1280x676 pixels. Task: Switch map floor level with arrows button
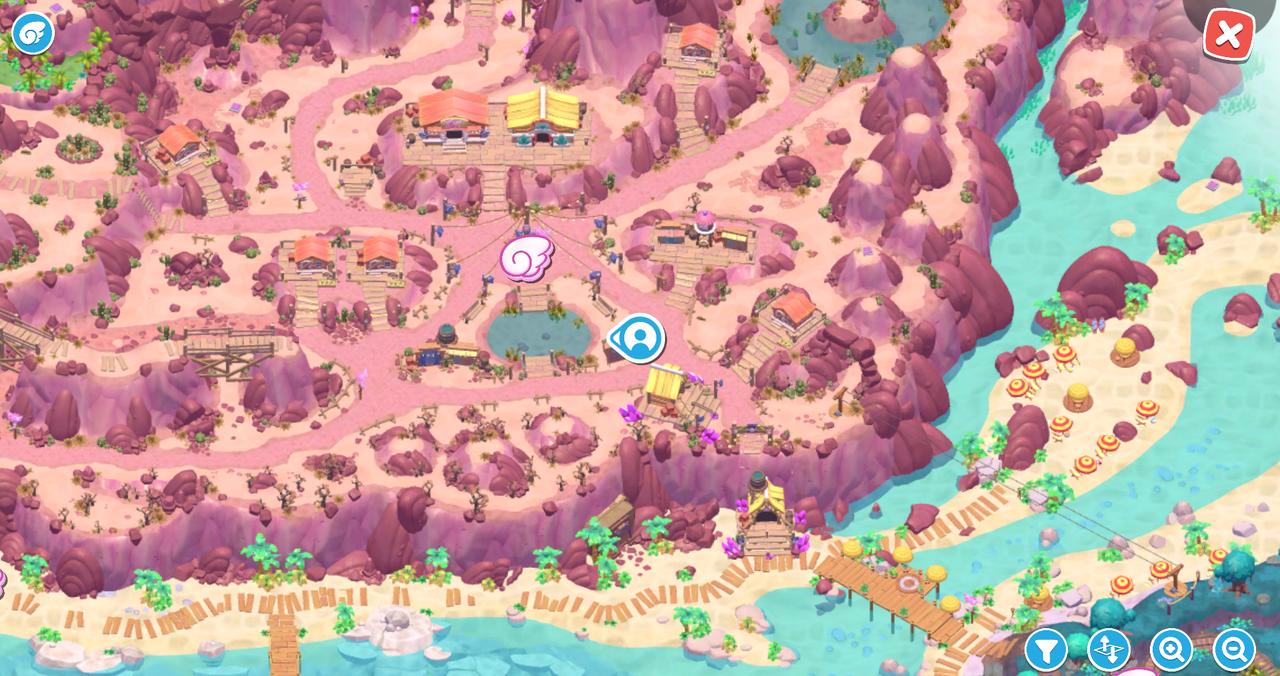1108,650
